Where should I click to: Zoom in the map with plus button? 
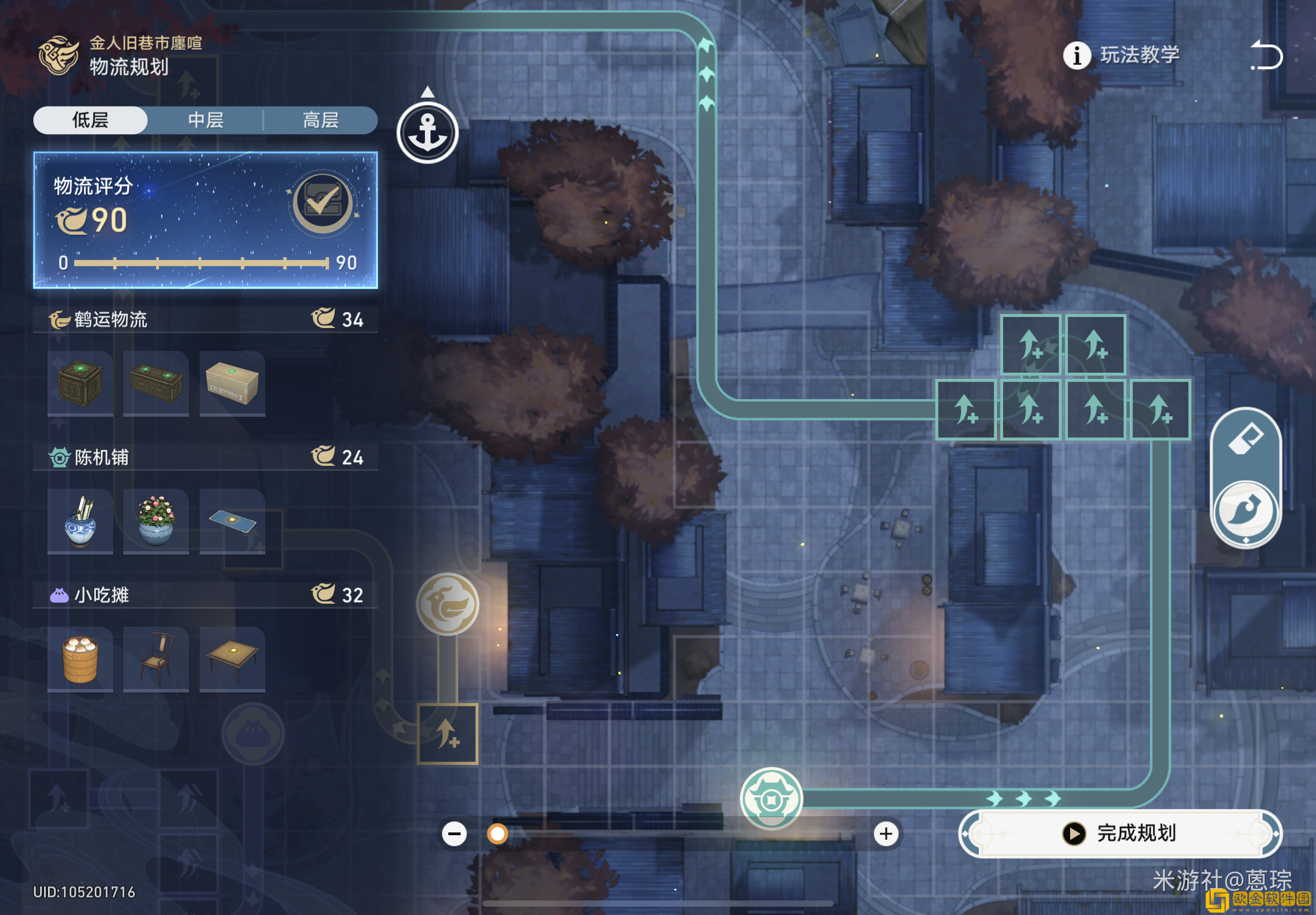(x=886, y=834)
